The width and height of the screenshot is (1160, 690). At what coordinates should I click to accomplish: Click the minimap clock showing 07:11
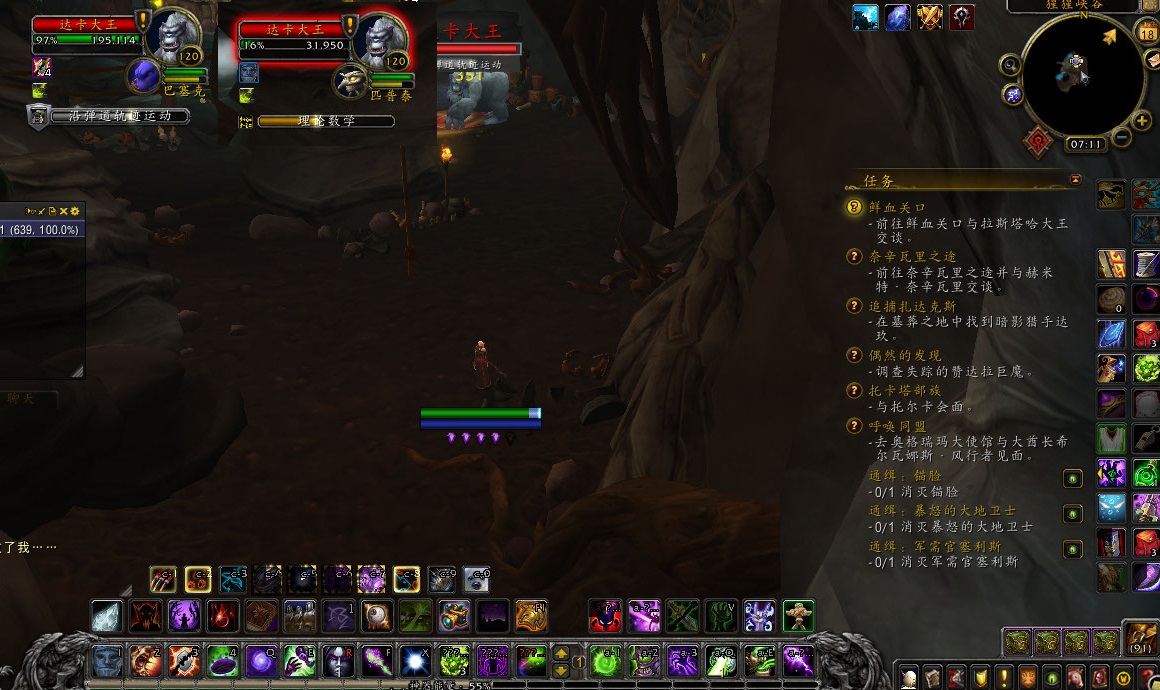[1086, 144]
